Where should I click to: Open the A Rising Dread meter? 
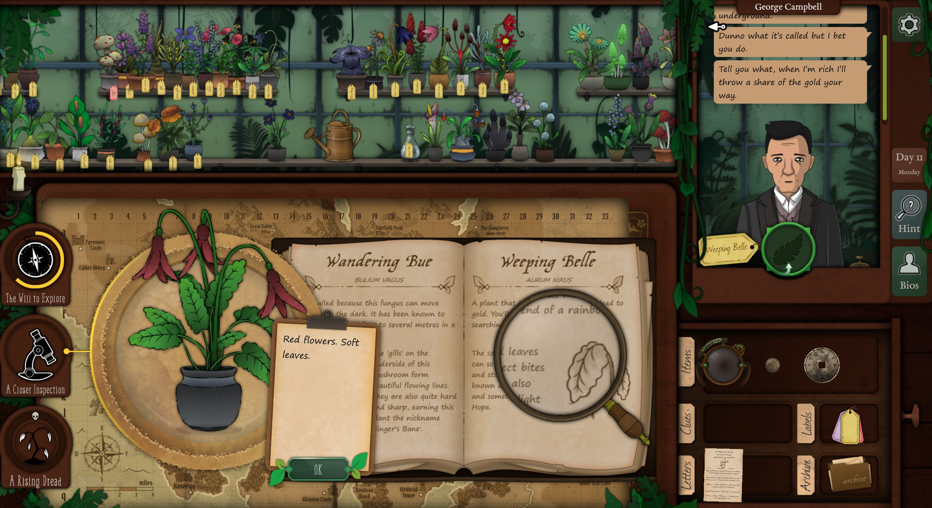pos(37,442)
